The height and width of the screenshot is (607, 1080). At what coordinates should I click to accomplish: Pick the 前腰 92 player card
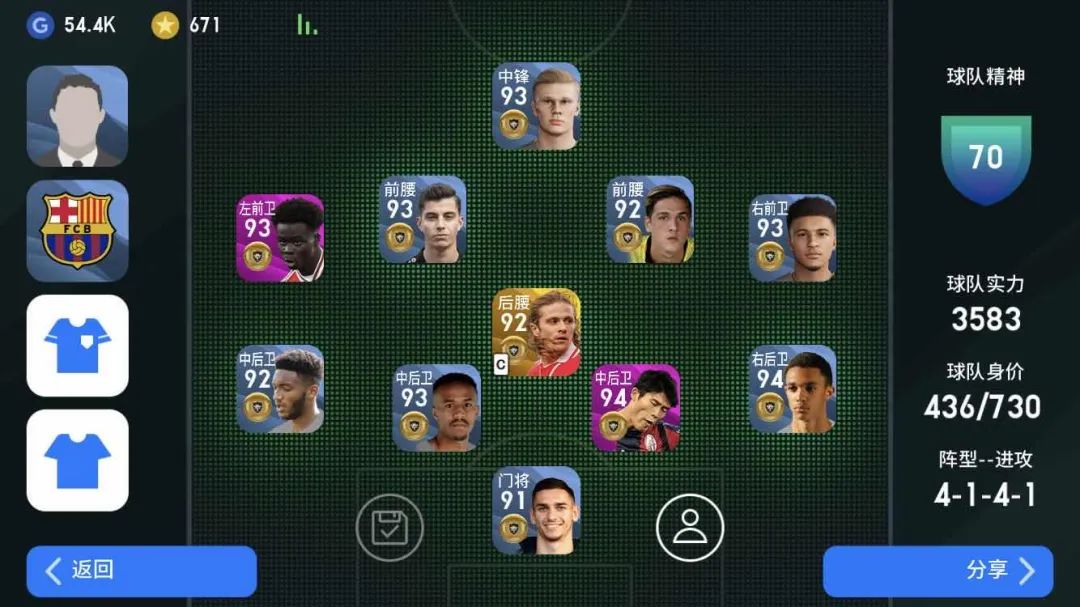tap(650, 220)
